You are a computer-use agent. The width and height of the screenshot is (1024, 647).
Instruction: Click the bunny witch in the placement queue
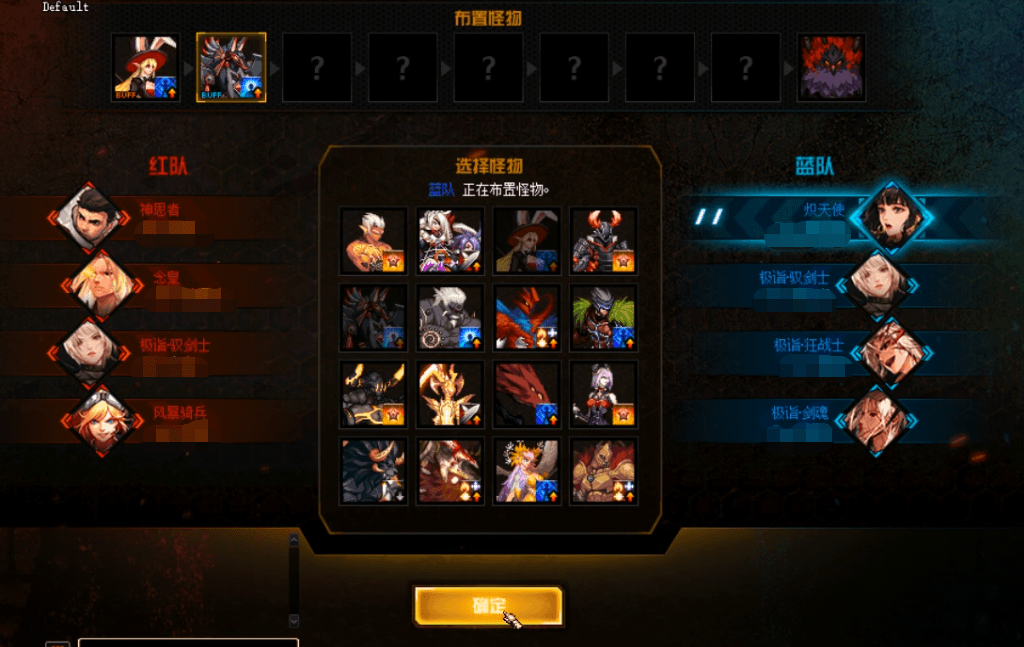pyautogui.click(x=145, y=68)
